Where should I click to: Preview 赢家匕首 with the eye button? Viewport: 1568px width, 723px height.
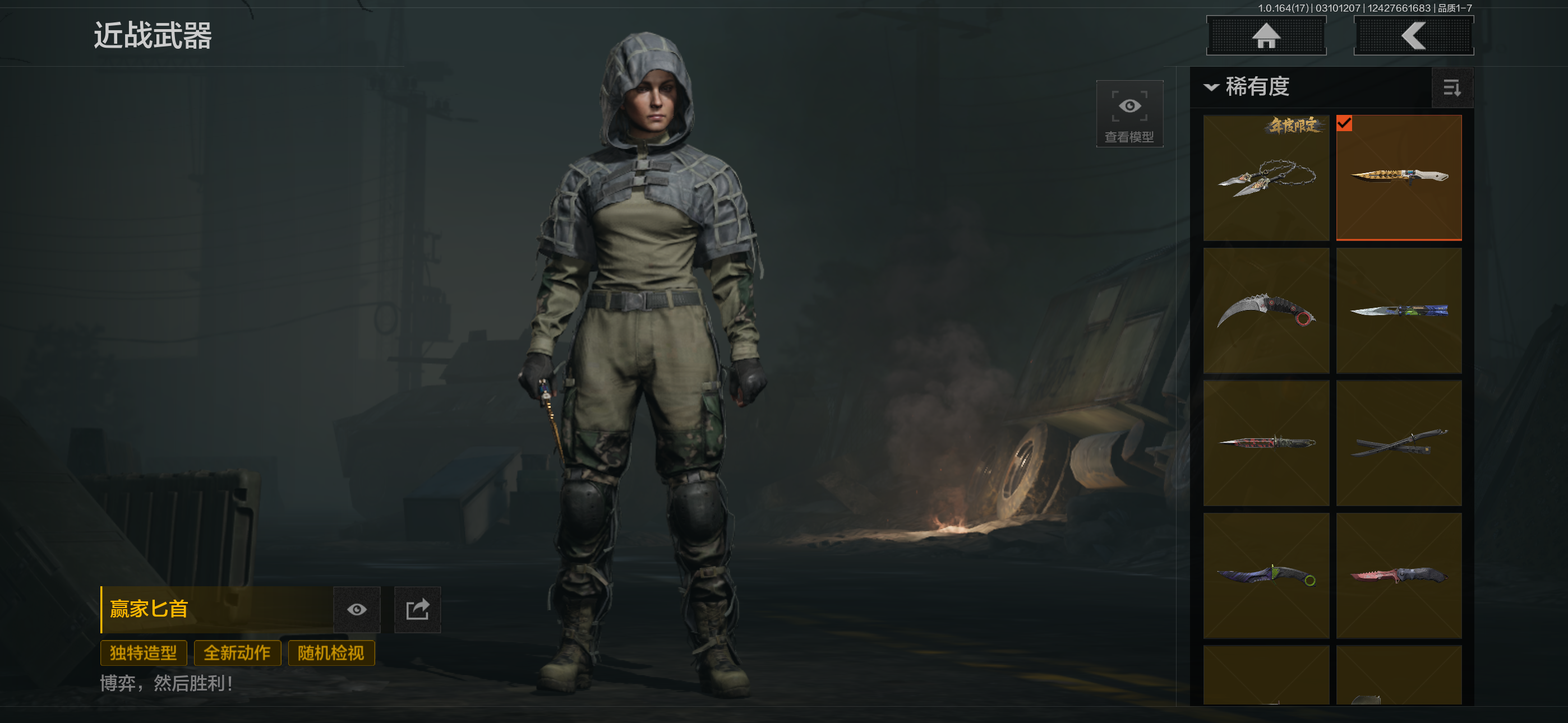(357, 610)
